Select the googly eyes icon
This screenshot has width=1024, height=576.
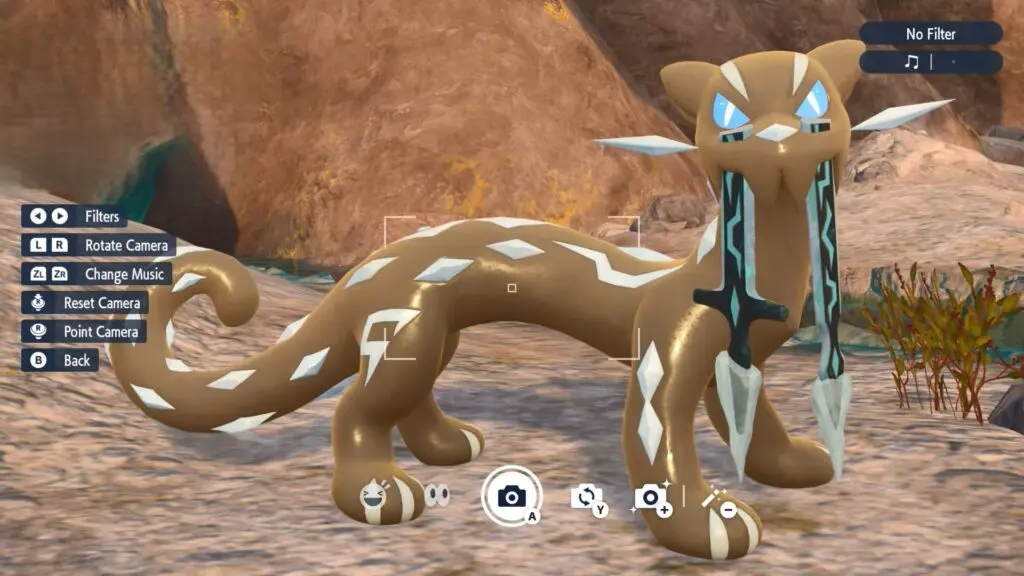tap(437, 495)
